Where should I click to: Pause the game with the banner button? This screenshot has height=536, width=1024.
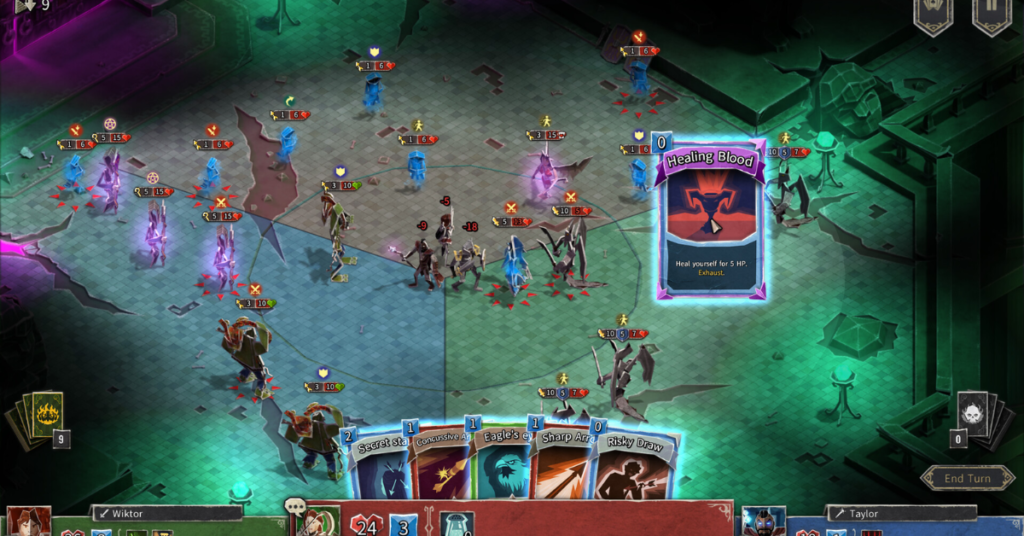(x=991, y=16)
